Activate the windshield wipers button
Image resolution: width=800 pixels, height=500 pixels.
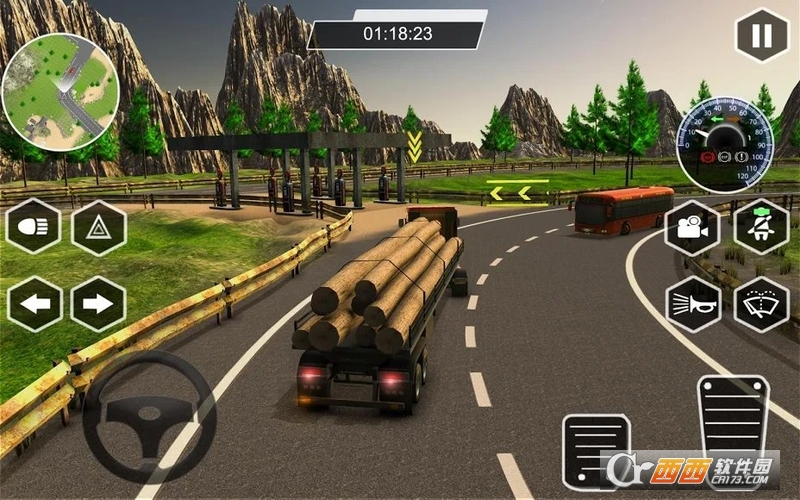point(762,303)
